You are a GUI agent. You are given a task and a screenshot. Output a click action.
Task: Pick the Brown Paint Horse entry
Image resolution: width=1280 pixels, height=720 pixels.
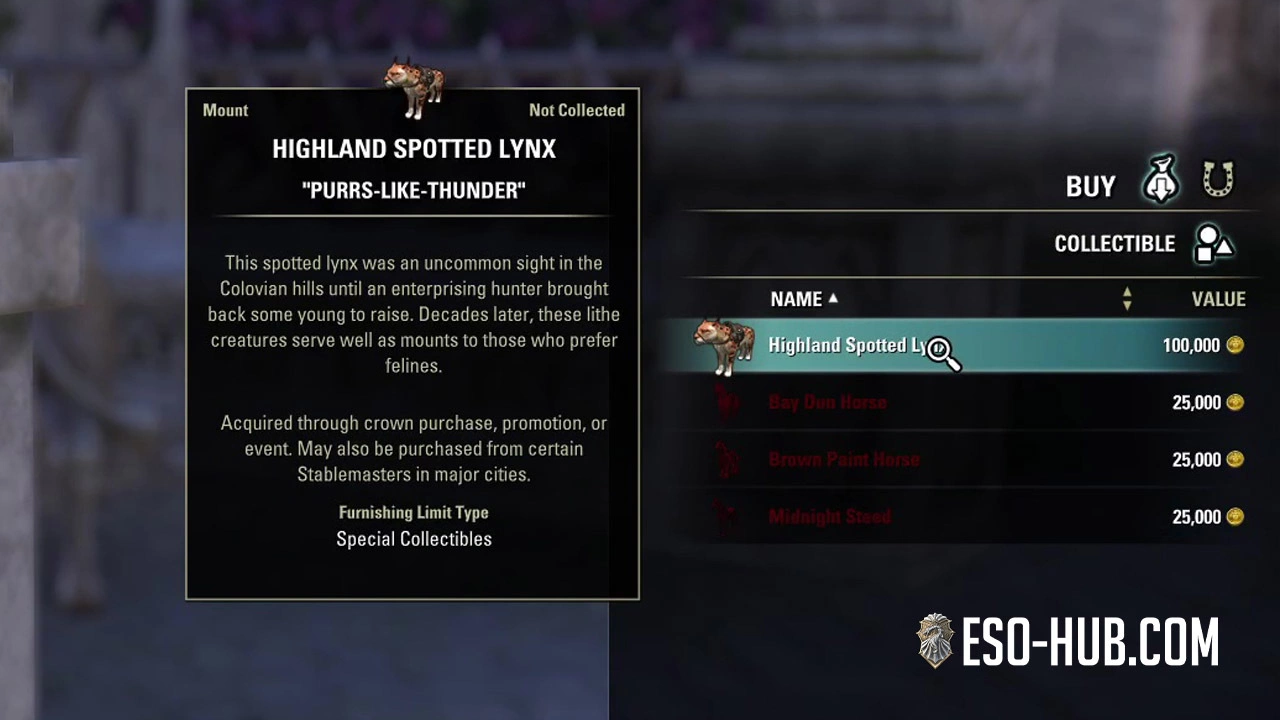click(x=960, y=460)
